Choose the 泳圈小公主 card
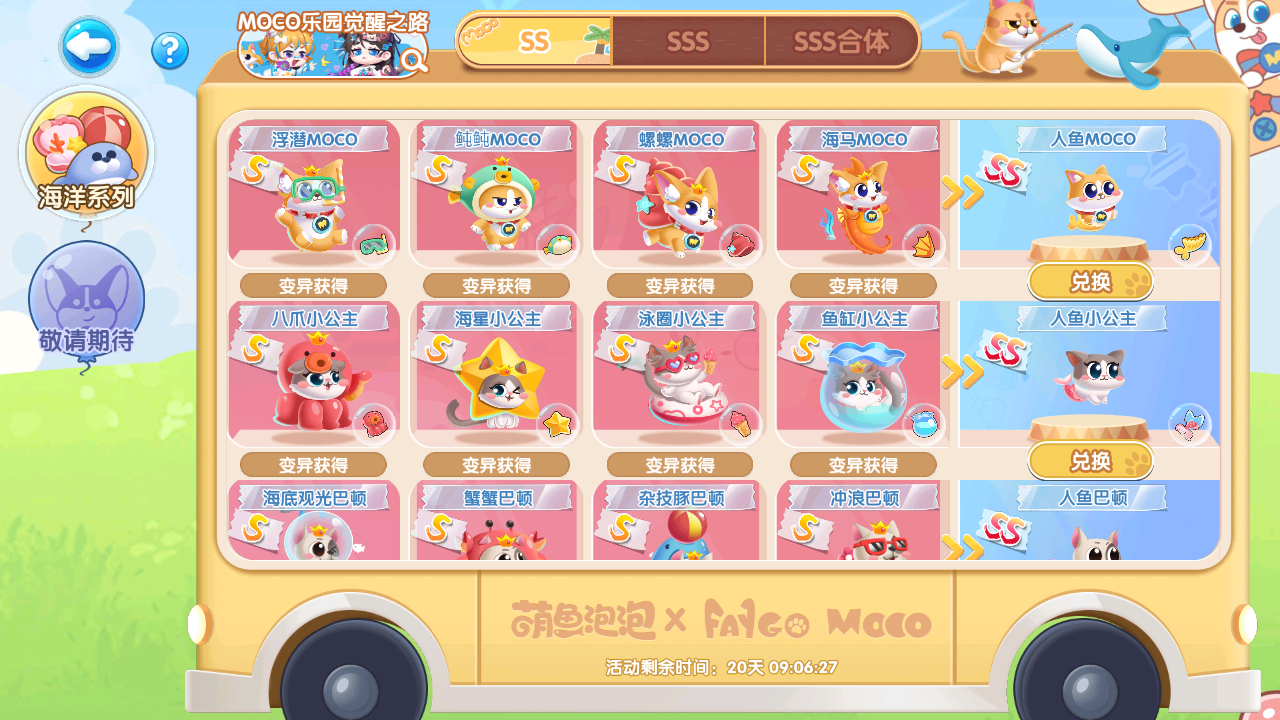The height and width of the screenshot is (720, 1280). coord(680,375)
